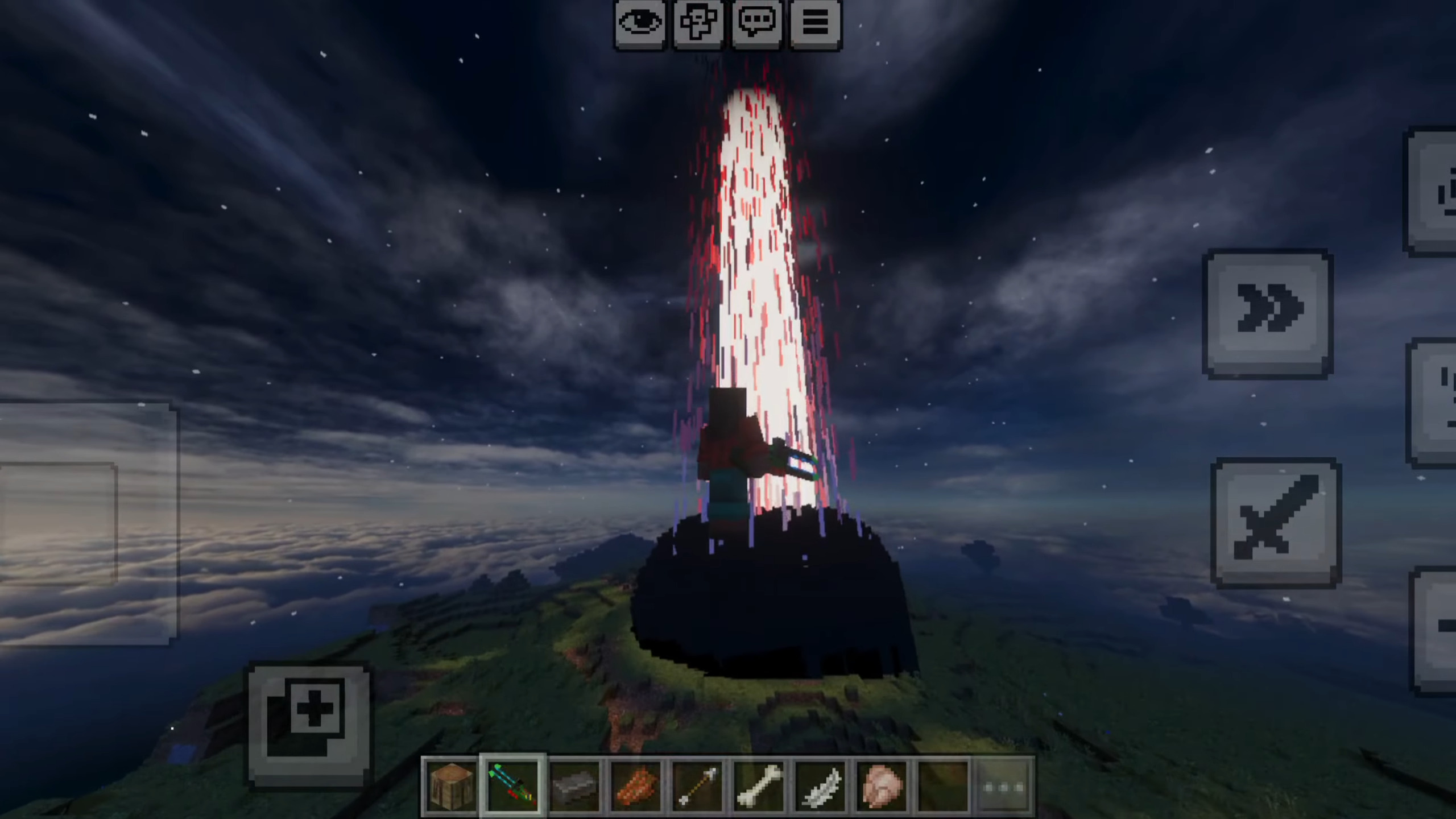1456x819 pixels.
Task: Select the arrow hotbar slot
Action: pos(697,787)
